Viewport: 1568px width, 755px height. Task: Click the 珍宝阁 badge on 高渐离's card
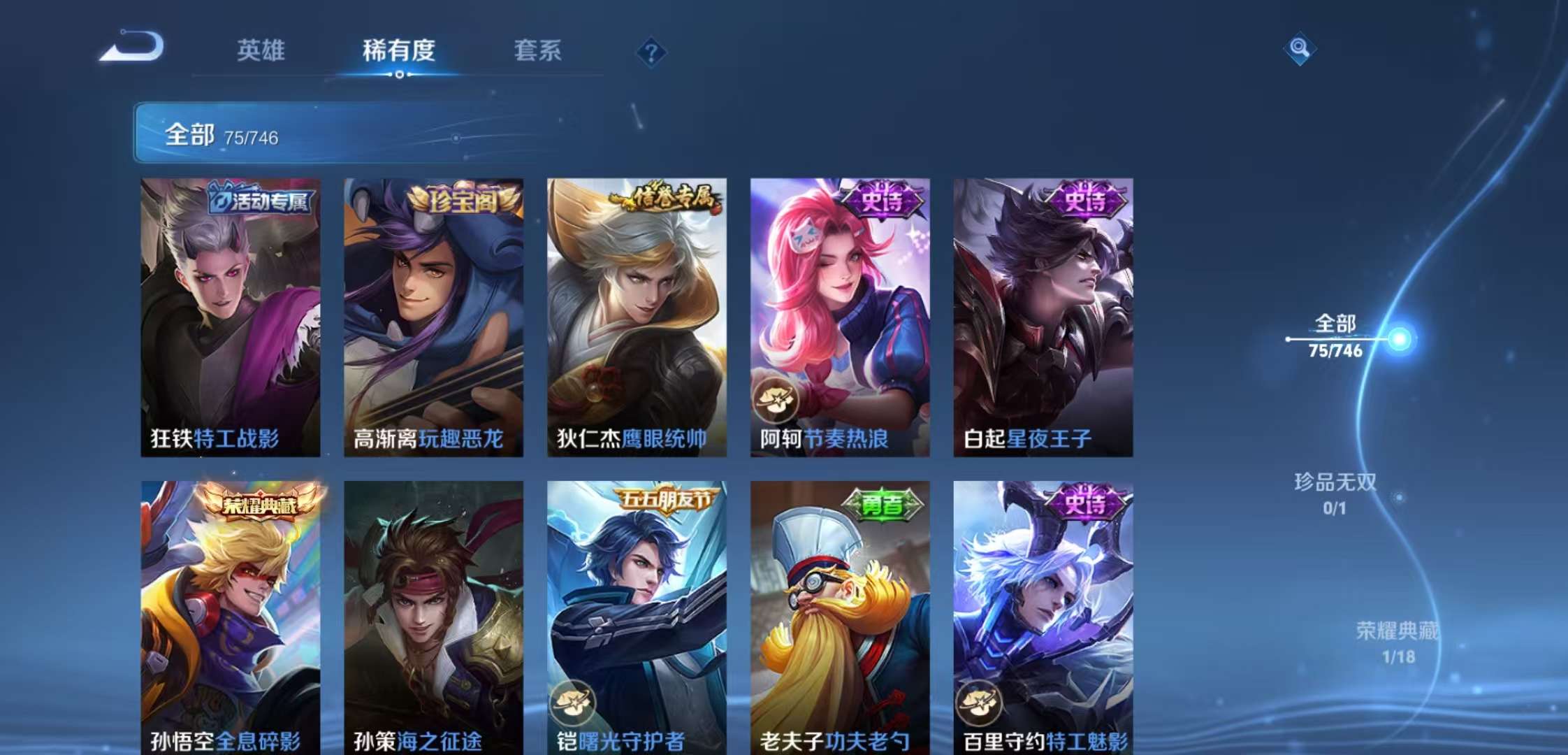tap(463, 201)
